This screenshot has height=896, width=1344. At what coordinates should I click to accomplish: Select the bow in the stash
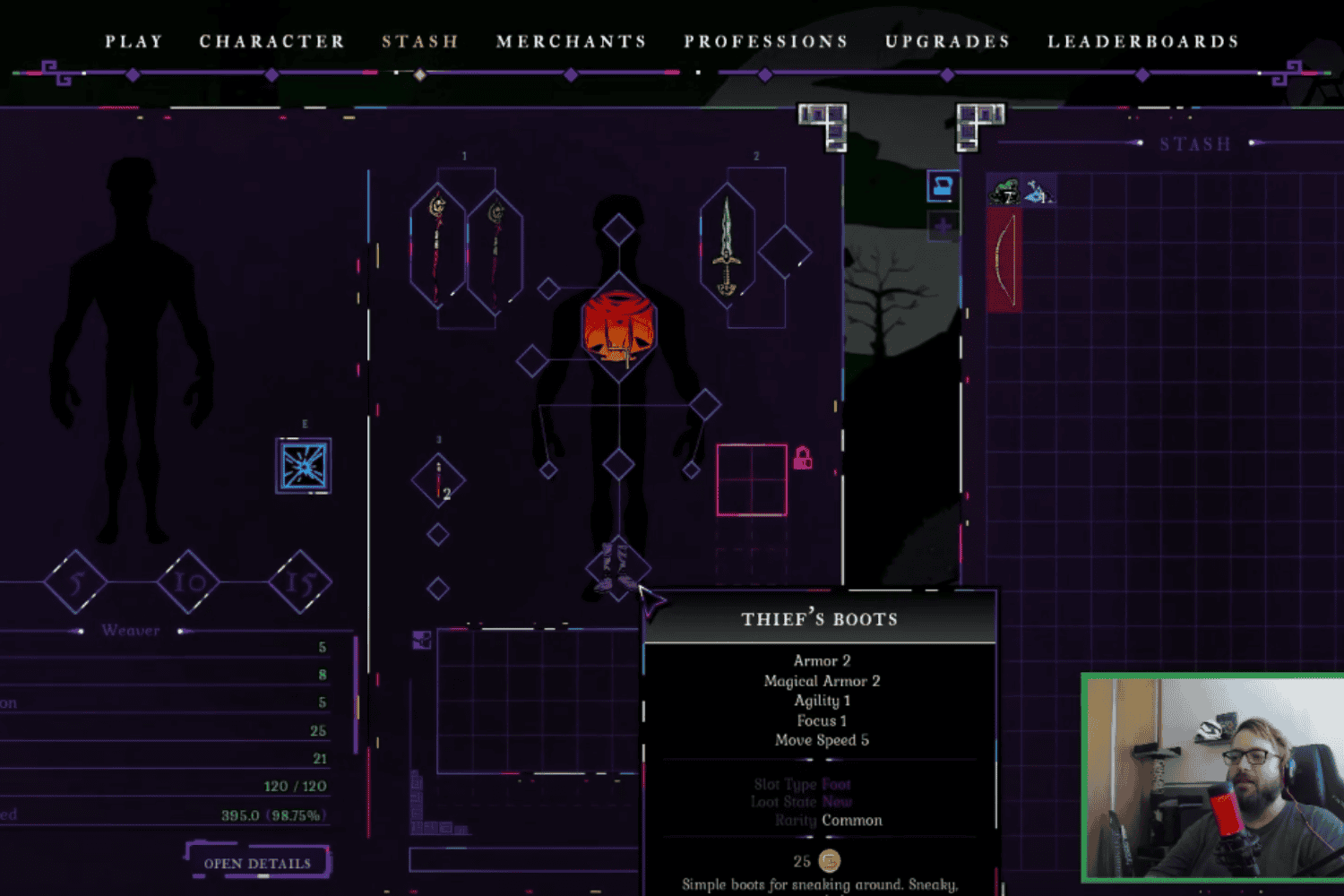click(x=1004, y=259)
